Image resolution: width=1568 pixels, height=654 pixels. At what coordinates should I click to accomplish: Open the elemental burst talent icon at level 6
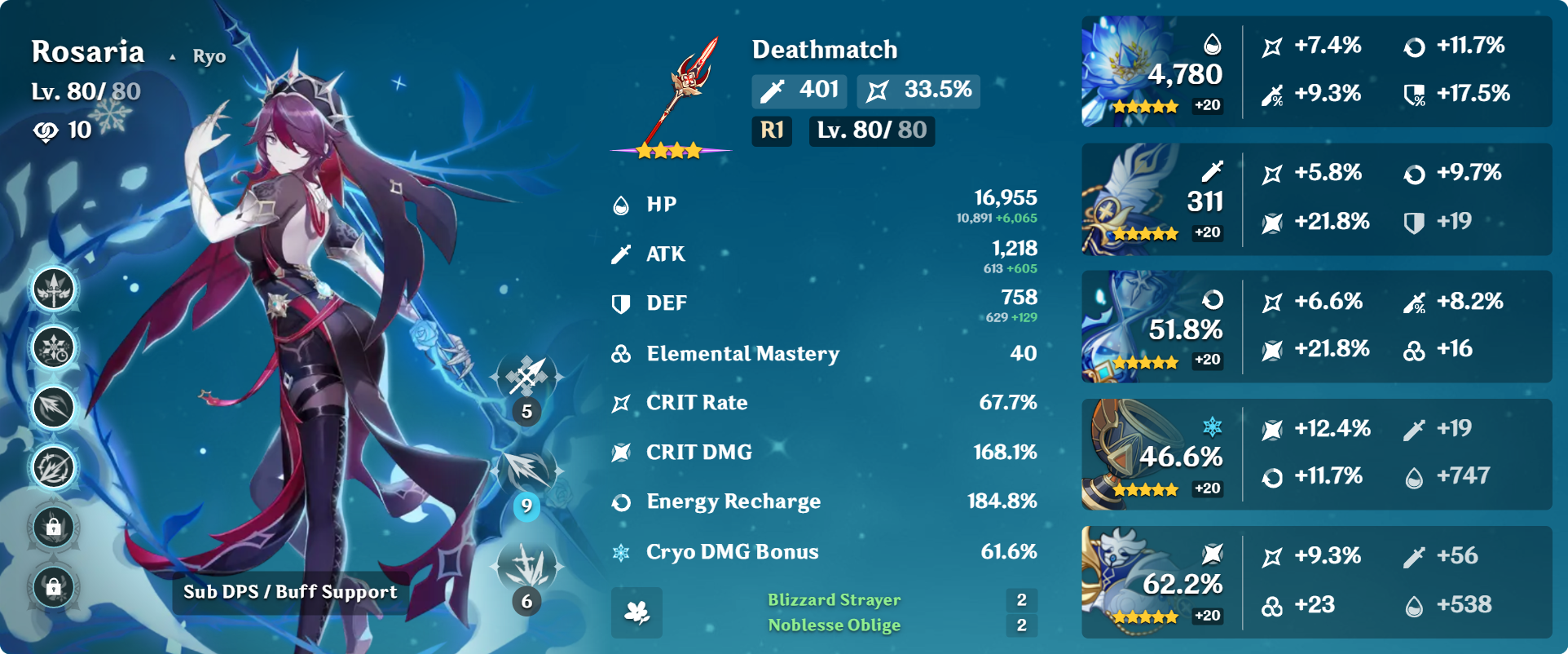coord(527,566)
